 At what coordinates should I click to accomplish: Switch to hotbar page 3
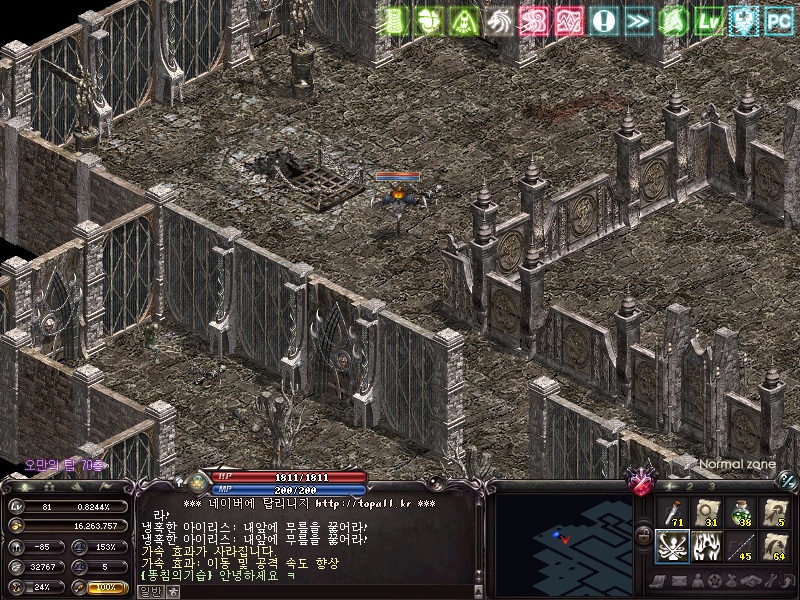pyautogui.click(x=711, y=486)
